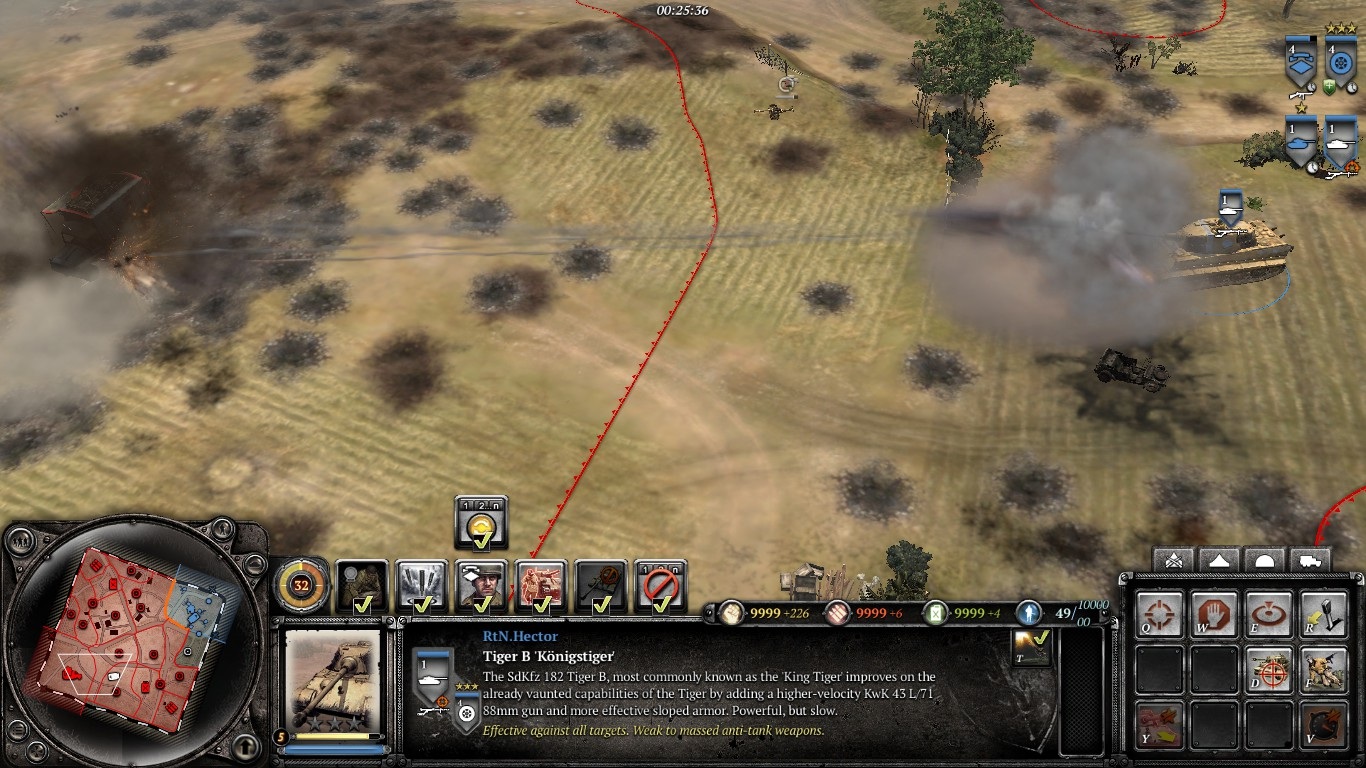Screen dimensions: 1366x768
Task: Click the red tank ability with yellow arrow
Action: click(1159, 724)
